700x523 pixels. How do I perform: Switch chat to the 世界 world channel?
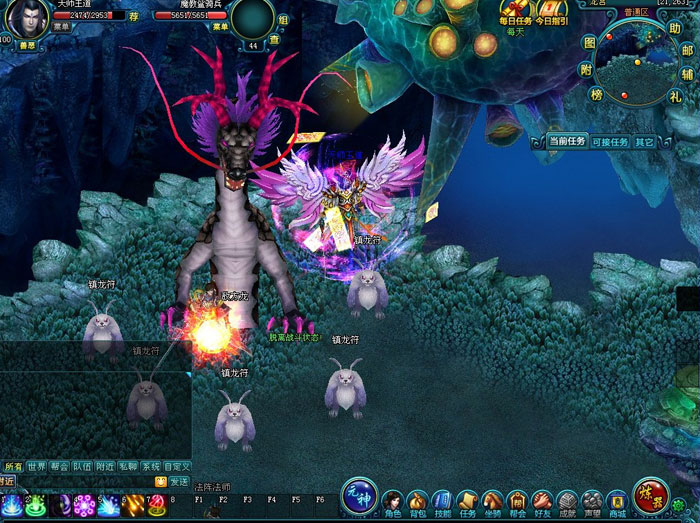[x=37, y=466]
